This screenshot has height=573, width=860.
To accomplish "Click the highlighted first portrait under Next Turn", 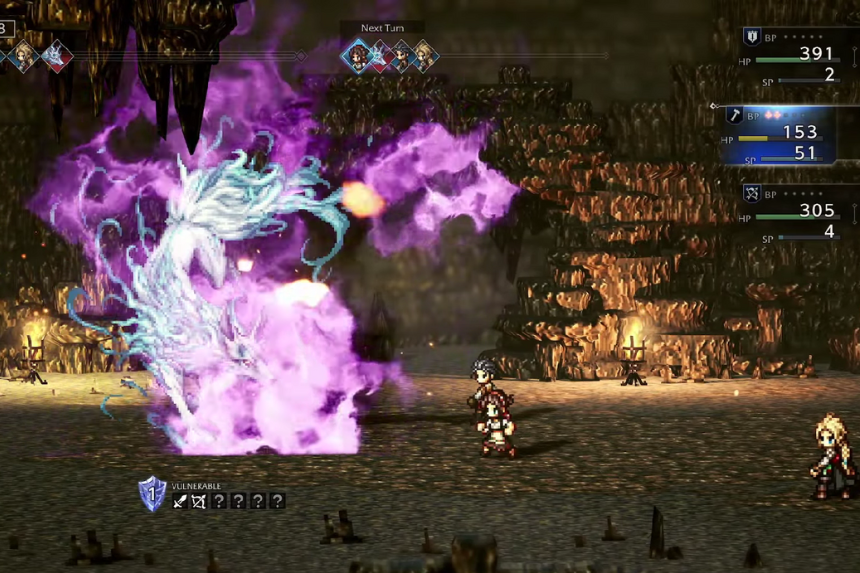I will pos(357,54).
